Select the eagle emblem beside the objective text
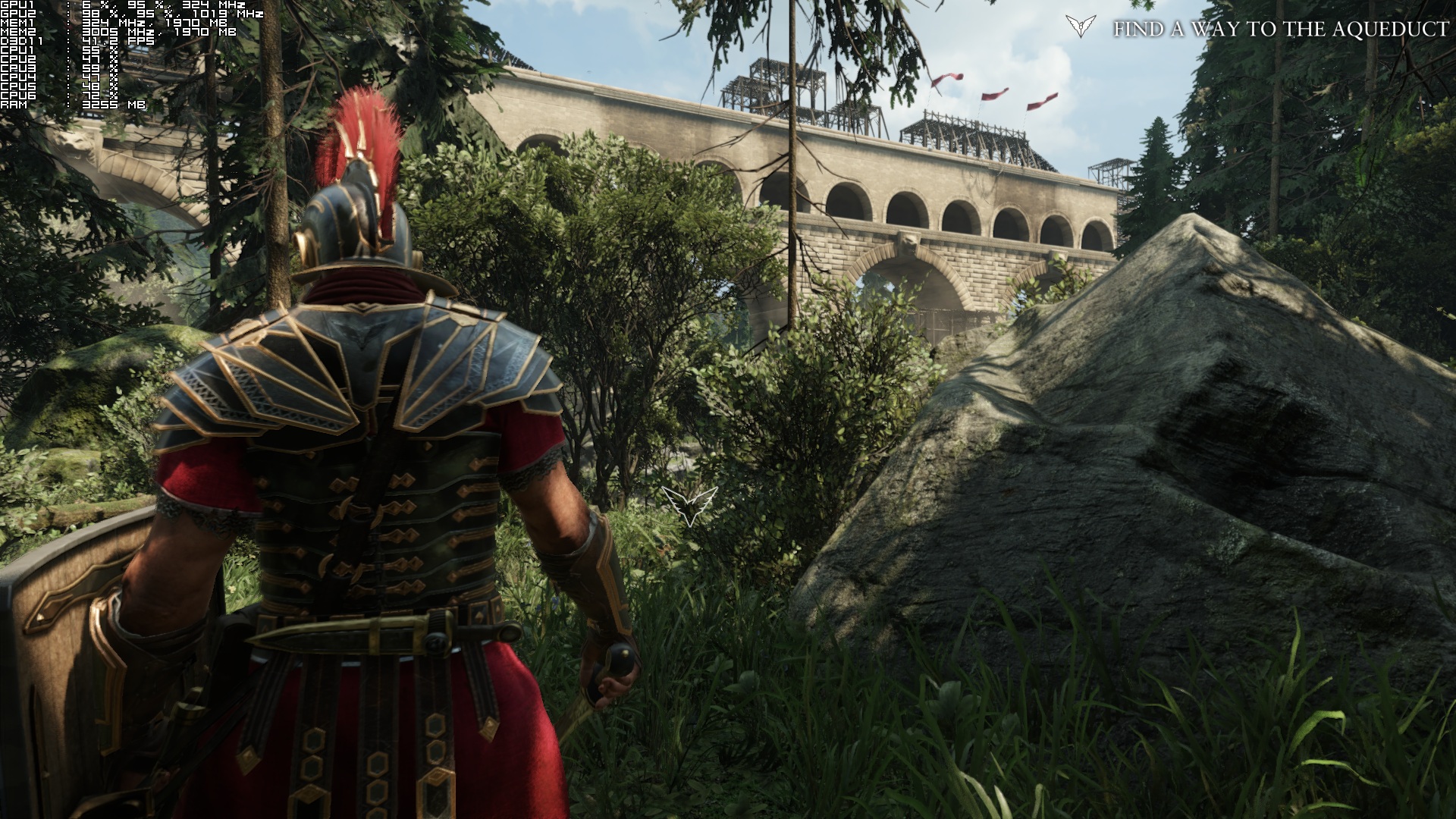Screen dimensions: 1456x819 (x=1080, y=27)
